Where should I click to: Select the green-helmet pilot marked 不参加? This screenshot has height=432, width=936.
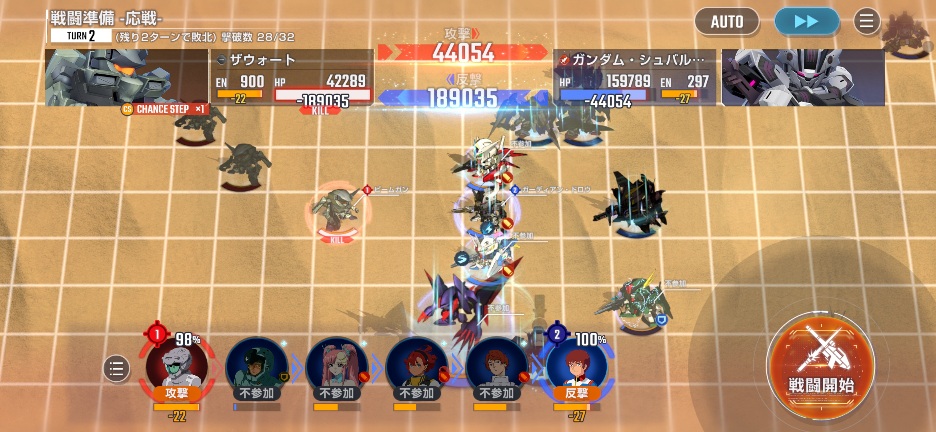click(257, 366)
